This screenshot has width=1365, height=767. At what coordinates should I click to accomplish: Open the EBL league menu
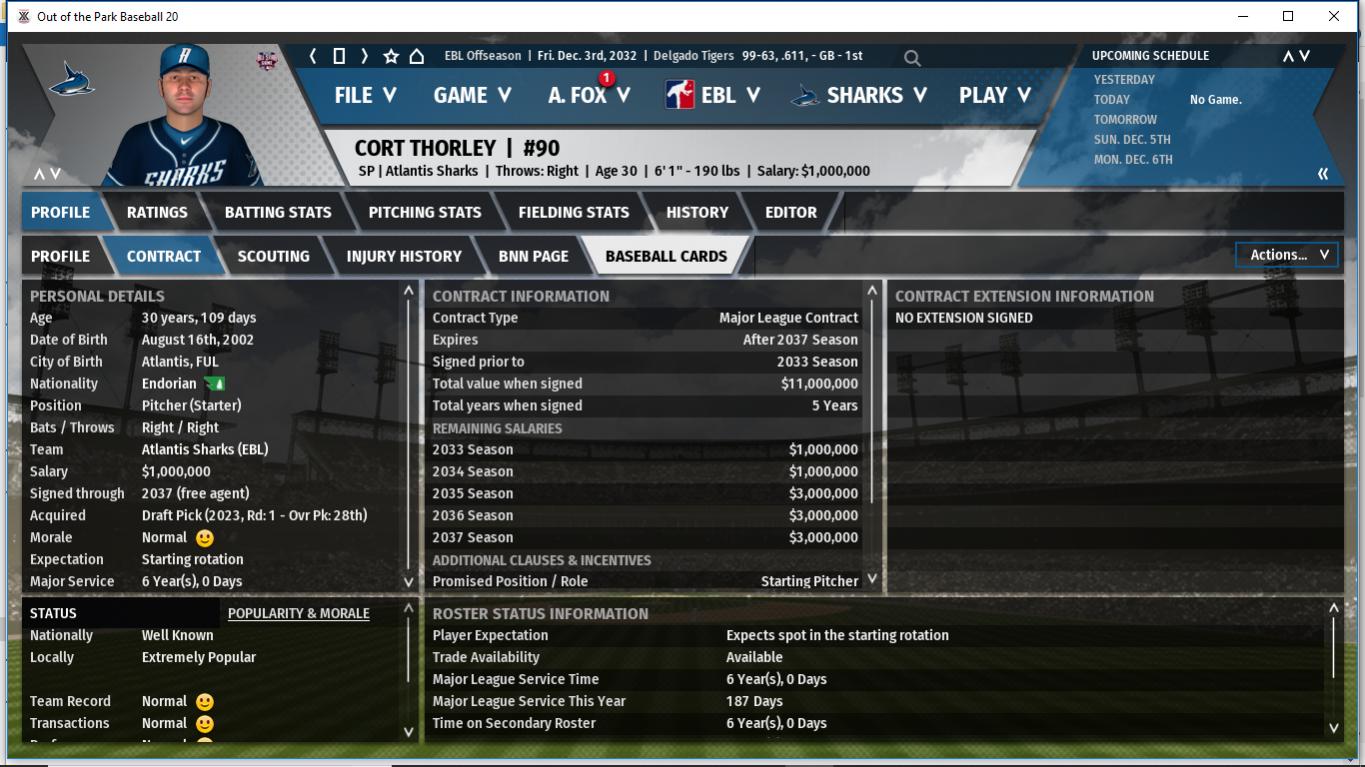713,95
